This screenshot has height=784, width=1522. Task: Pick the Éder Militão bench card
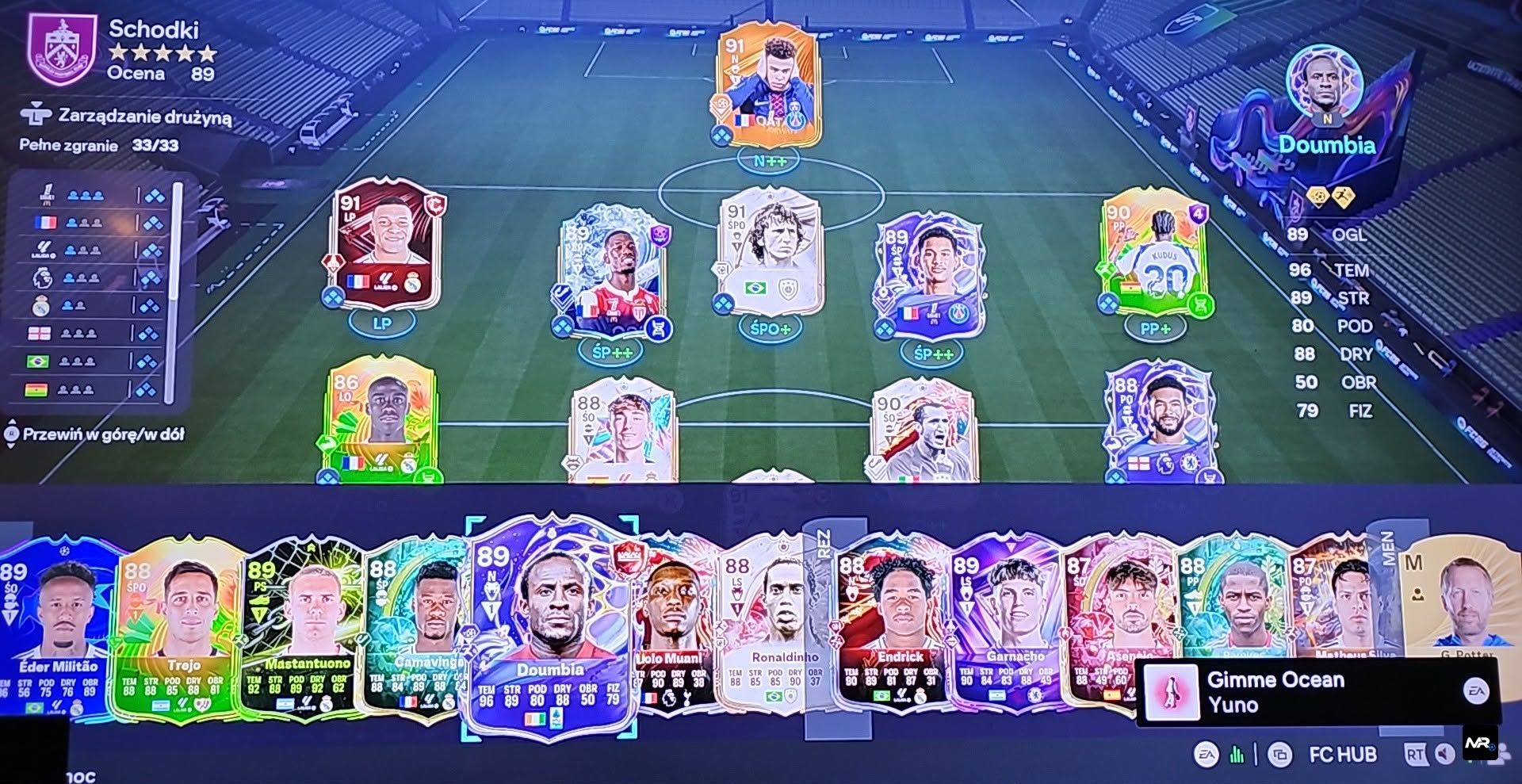coord(60,626)
